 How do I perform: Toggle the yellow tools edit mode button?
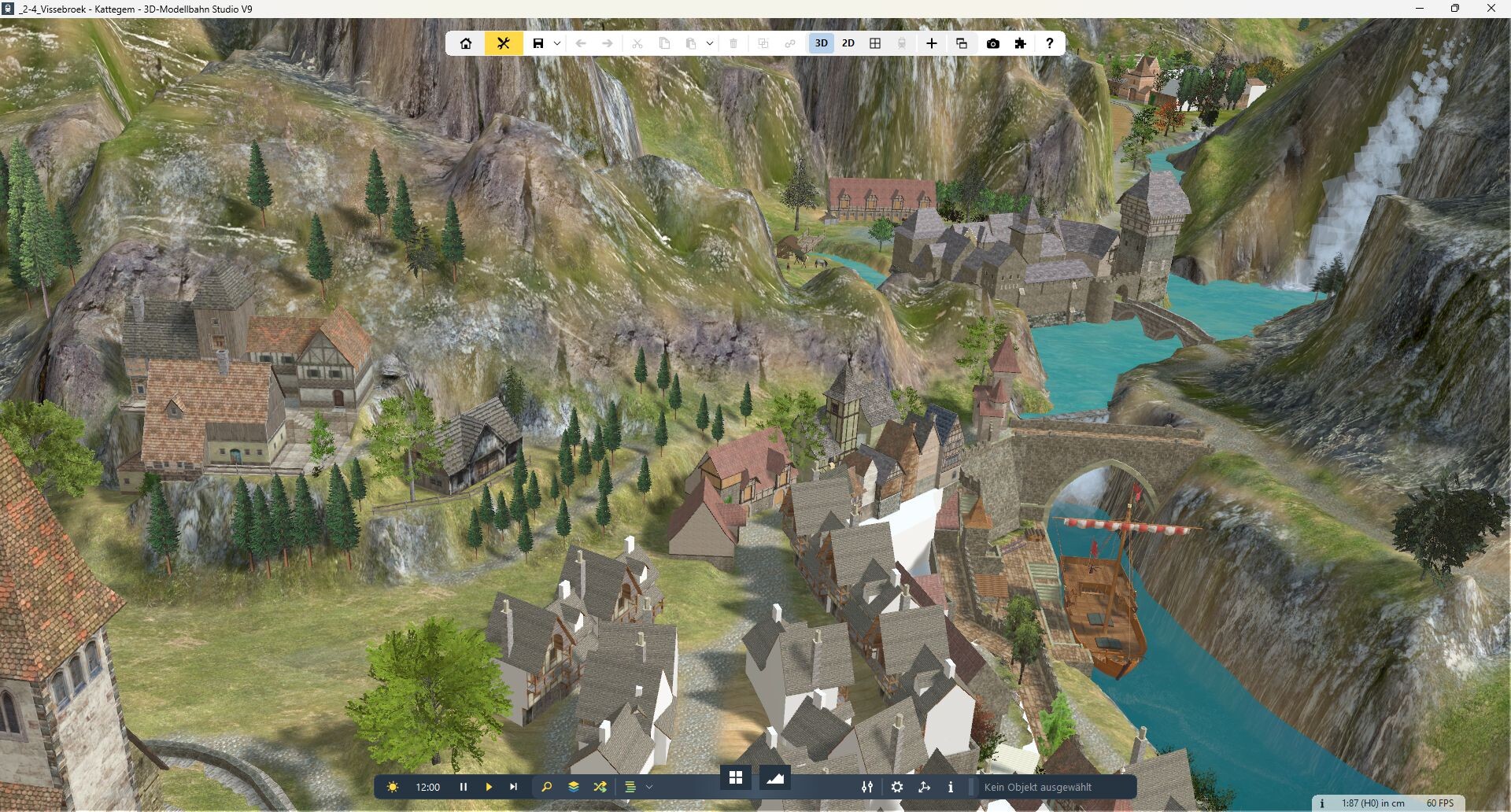pyautogui.click(x=504, y=43)
